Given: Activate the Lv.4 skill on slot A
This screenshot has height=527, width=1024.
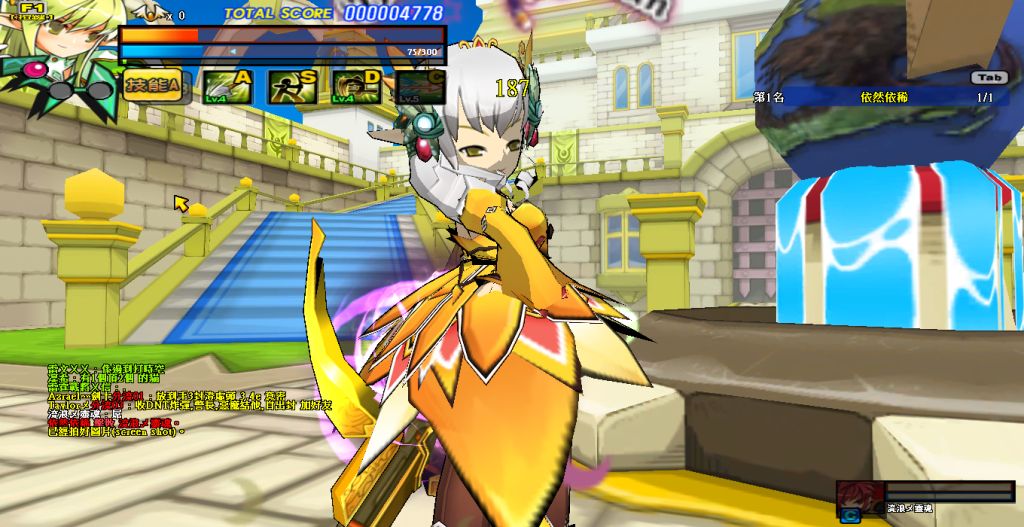Looking at the screenshot, I should point(228,87).
